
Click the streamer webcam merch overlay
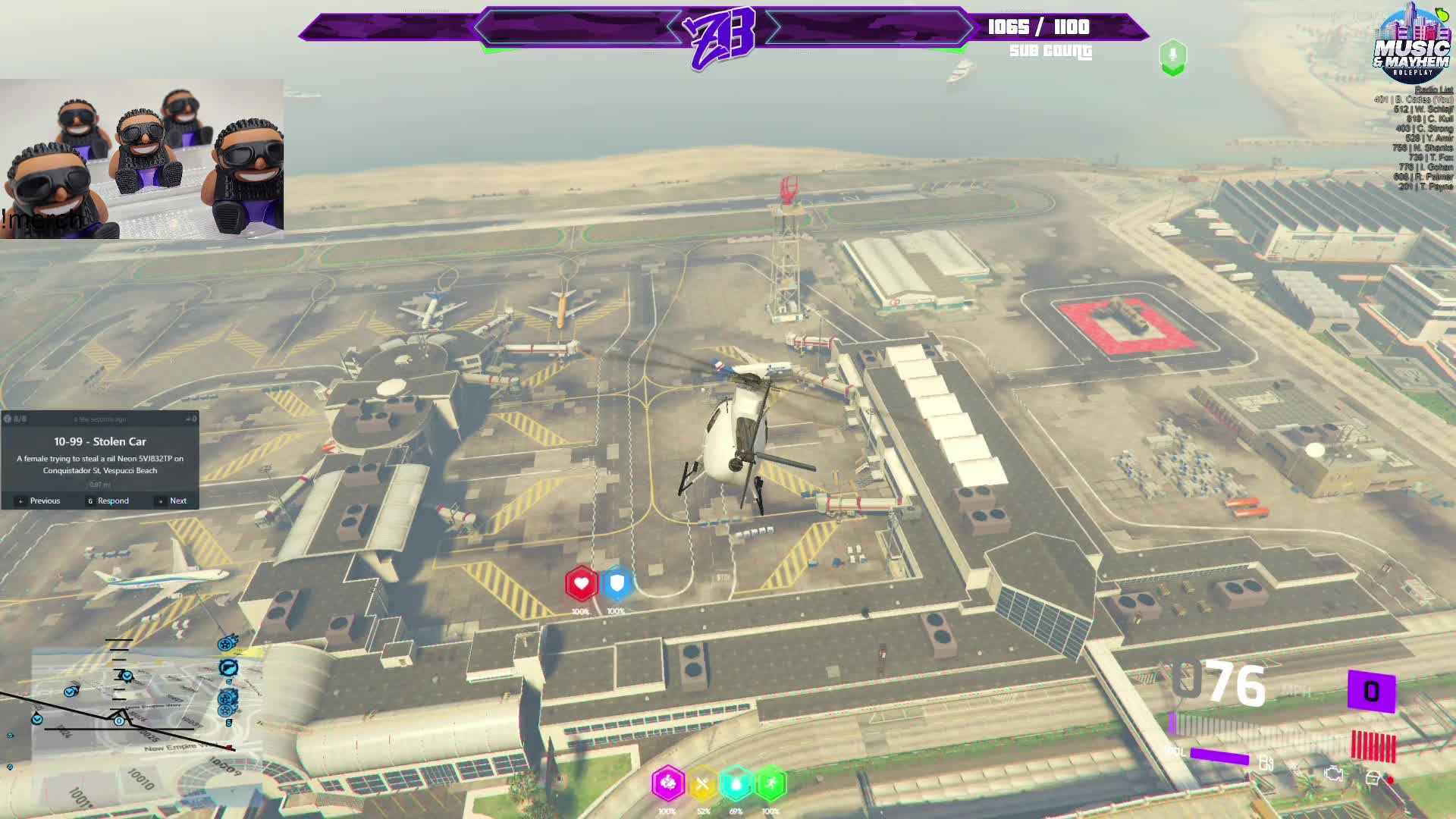[x=142, y=159]
